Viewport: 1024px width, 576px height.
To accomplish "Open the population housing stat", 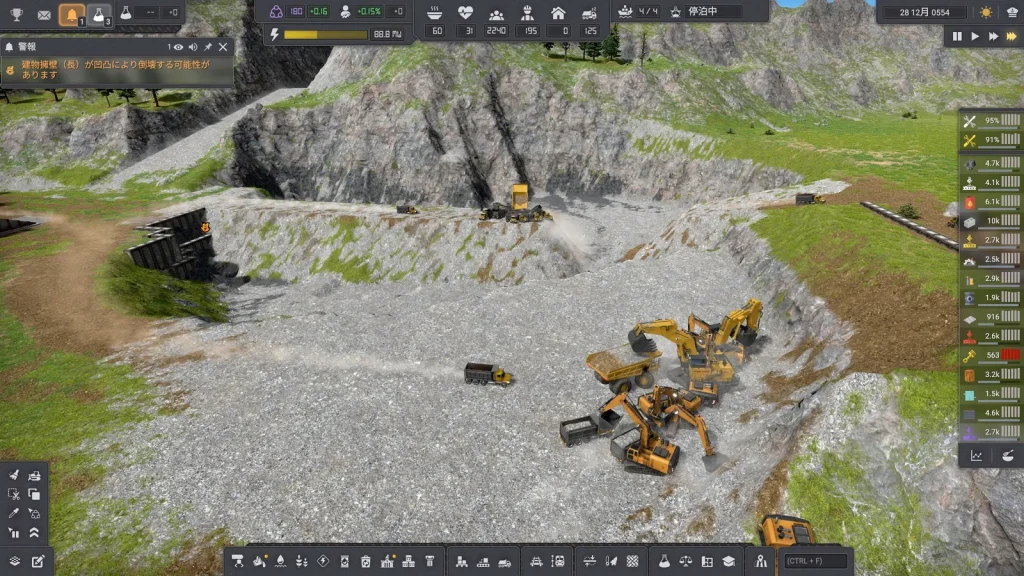I will point(558,13).
